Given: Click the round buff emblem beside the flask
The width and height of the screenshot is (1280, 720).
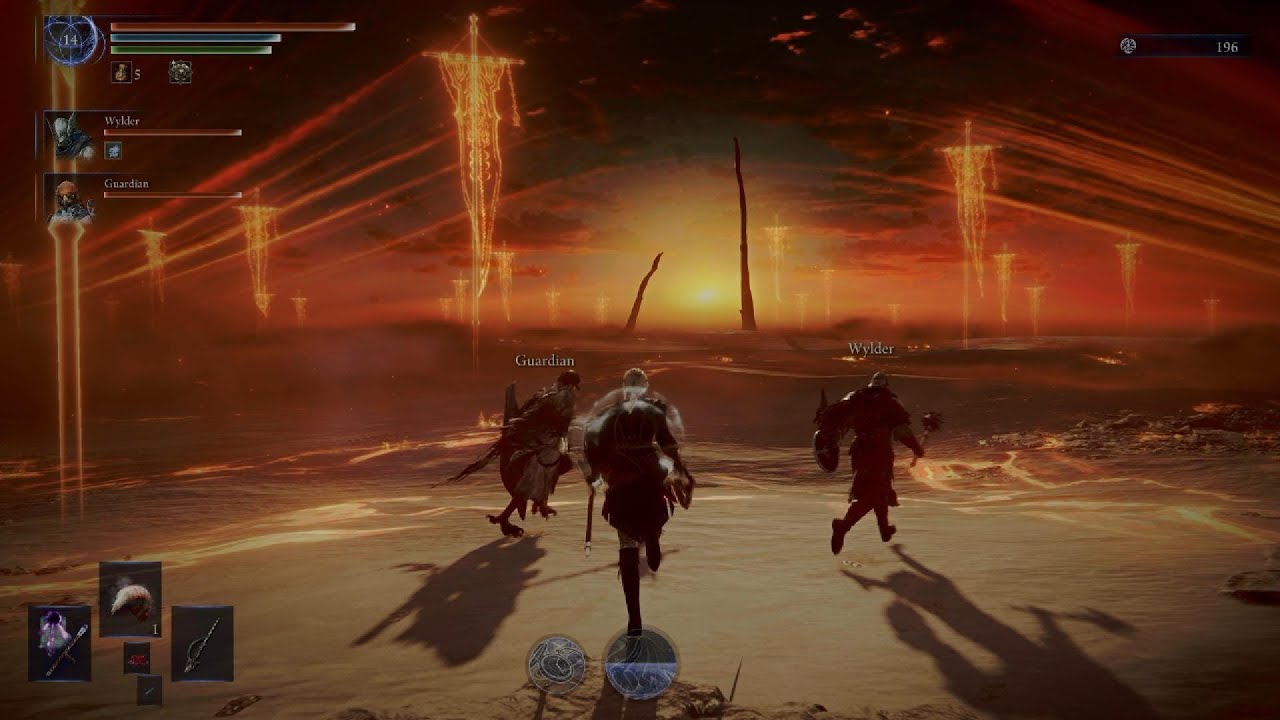Looking at the screenshot, I should (x=180, y=72).
